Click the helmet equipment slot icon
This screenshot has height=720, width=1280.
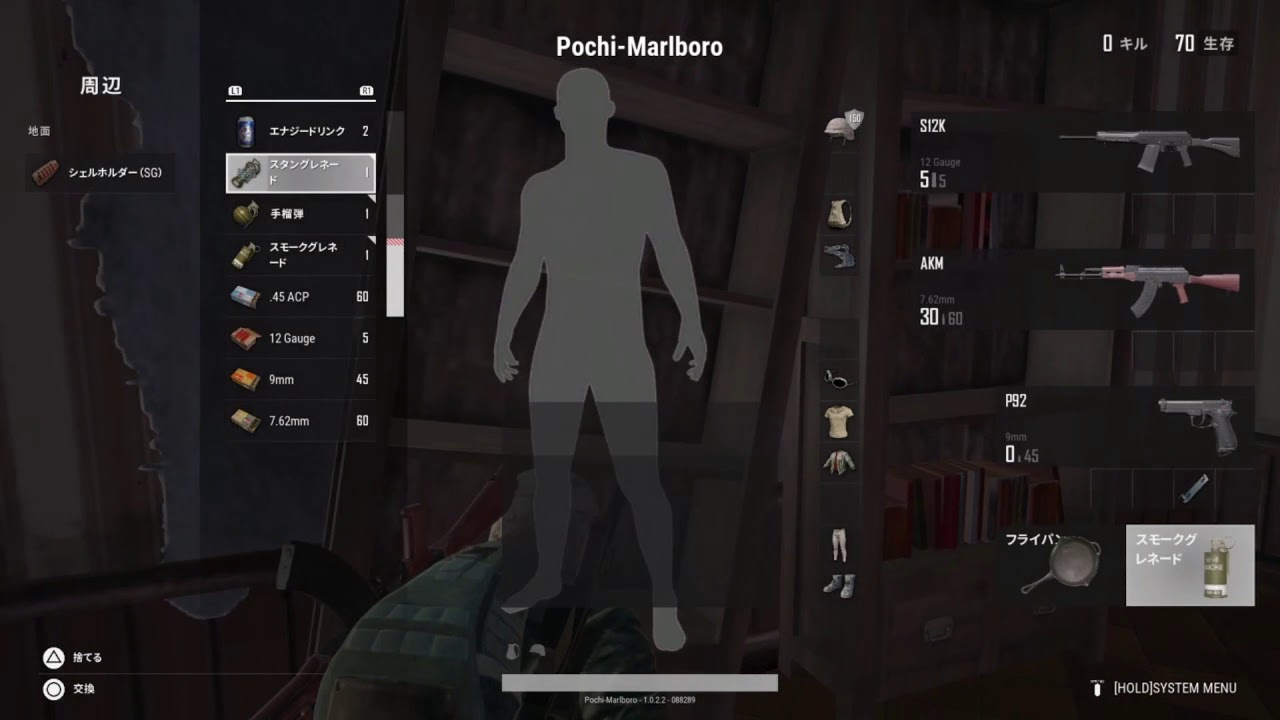pos(838,130)
